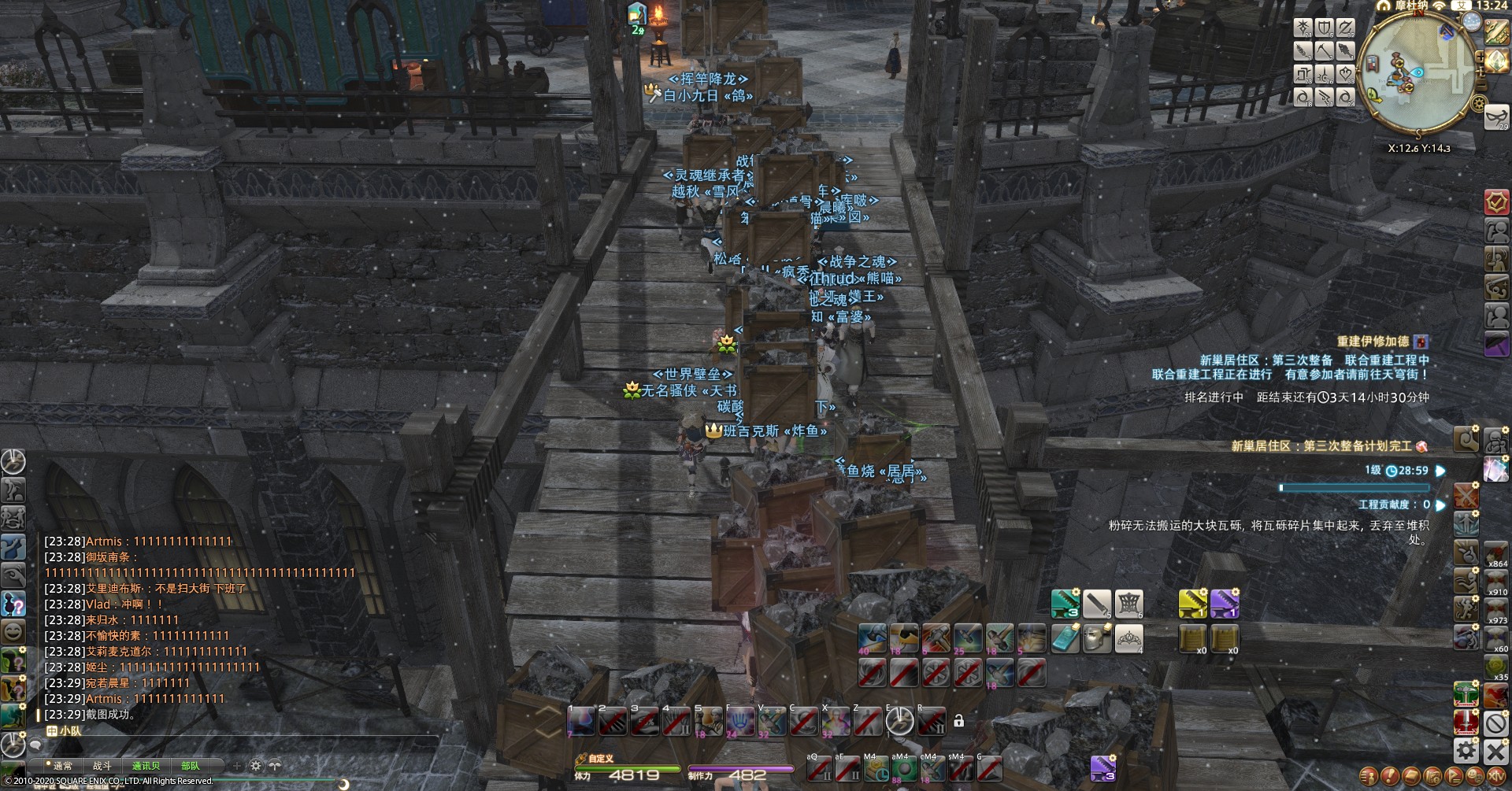
Task: Activate the tiara item slot
Action: pos(1128,638)
